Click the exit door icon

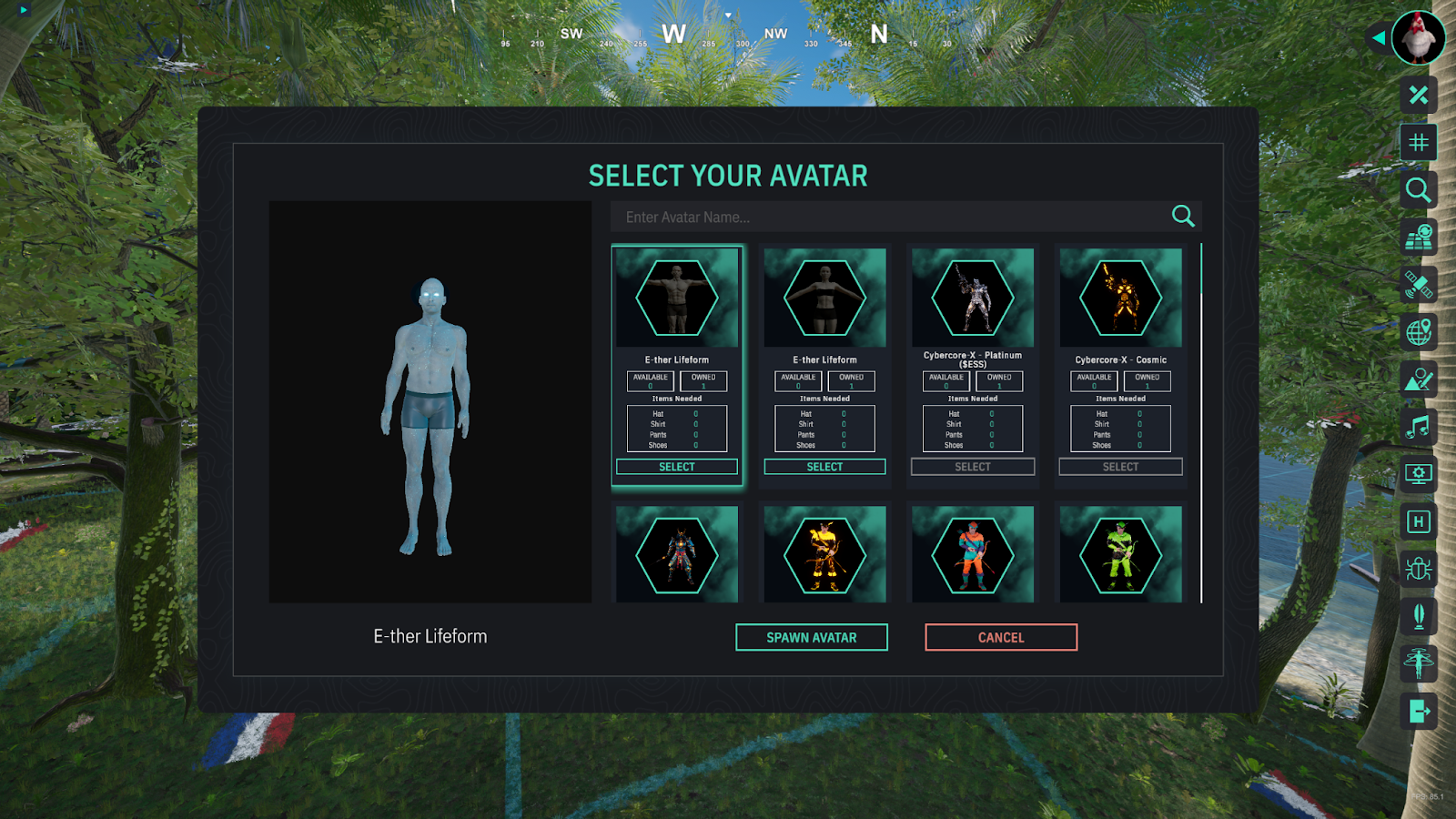(x=1418, y=711)
